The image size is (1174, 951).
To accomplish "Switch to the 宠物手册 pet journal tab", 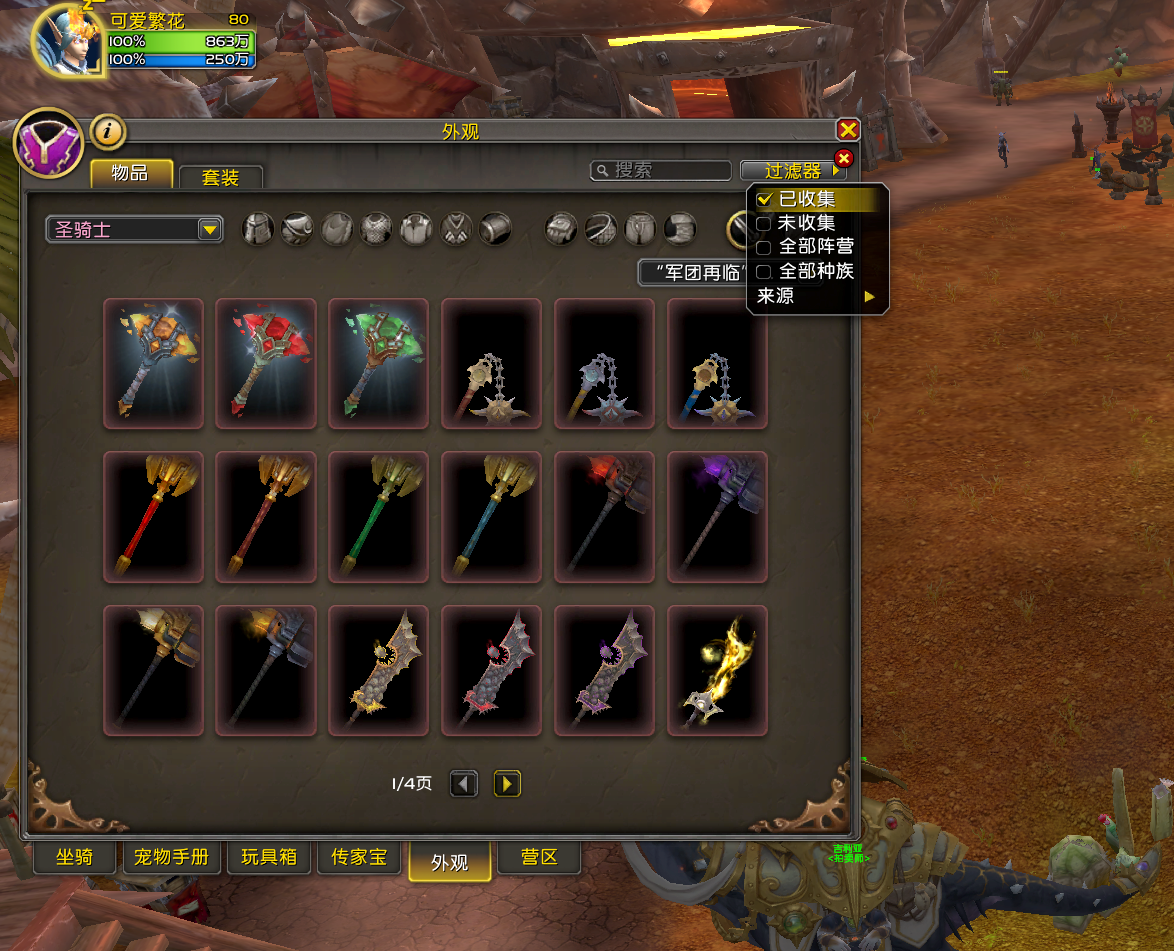I will (171, 857).
